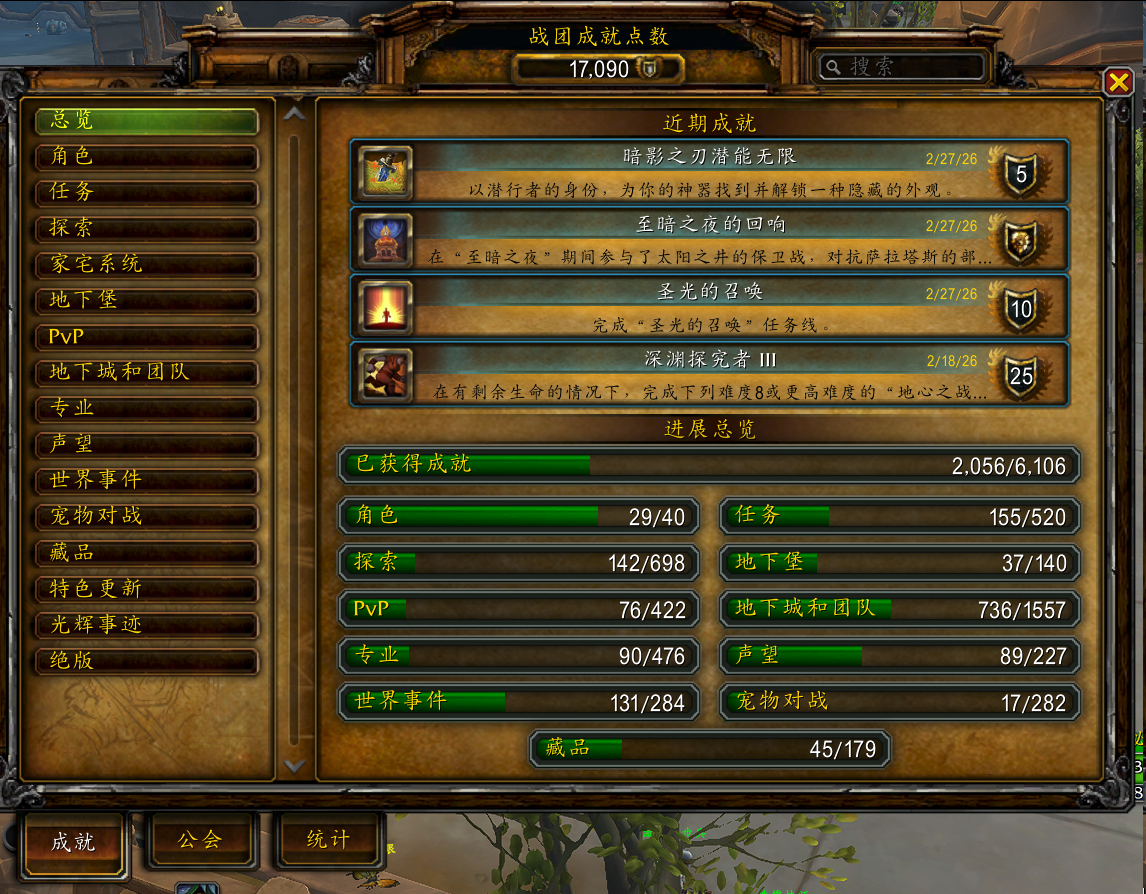Click the category list's down arrow
This screenshot has width=1146, height=894.
(x=294, y=765)
